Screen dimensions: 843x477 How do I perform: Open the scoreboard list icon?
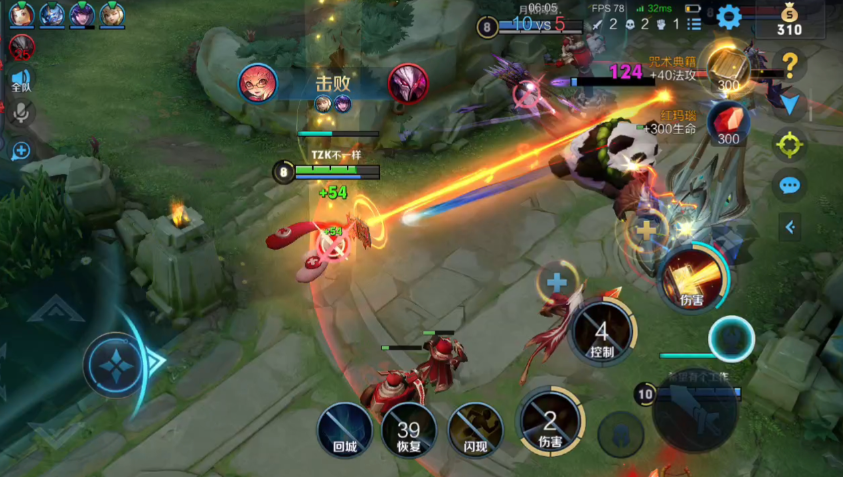pyautogui.click(x=694, y=23)
